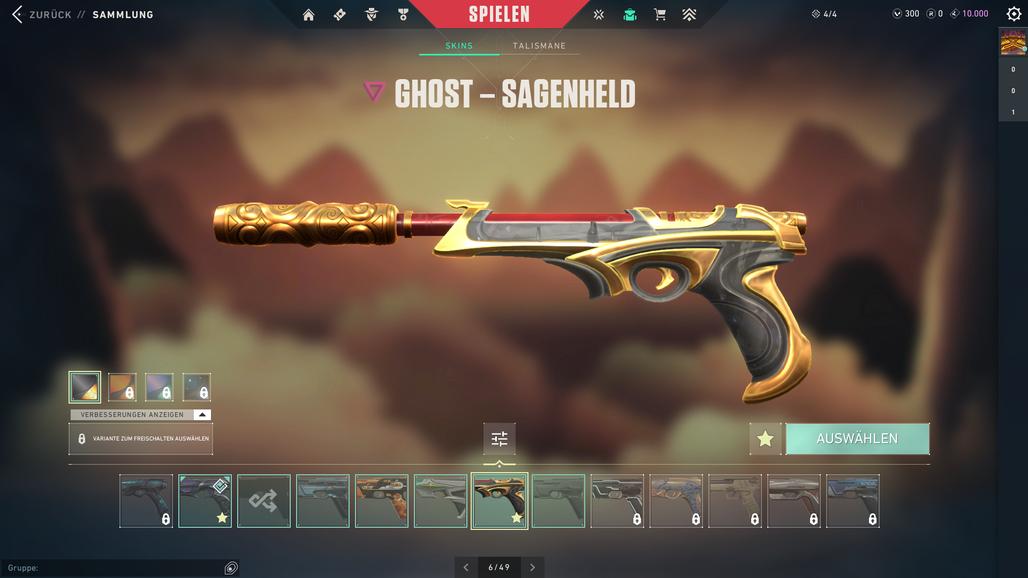Open the Battlepass ticket icon
This screenshot has height=578, width=1028.
click(x=340, y=15)
